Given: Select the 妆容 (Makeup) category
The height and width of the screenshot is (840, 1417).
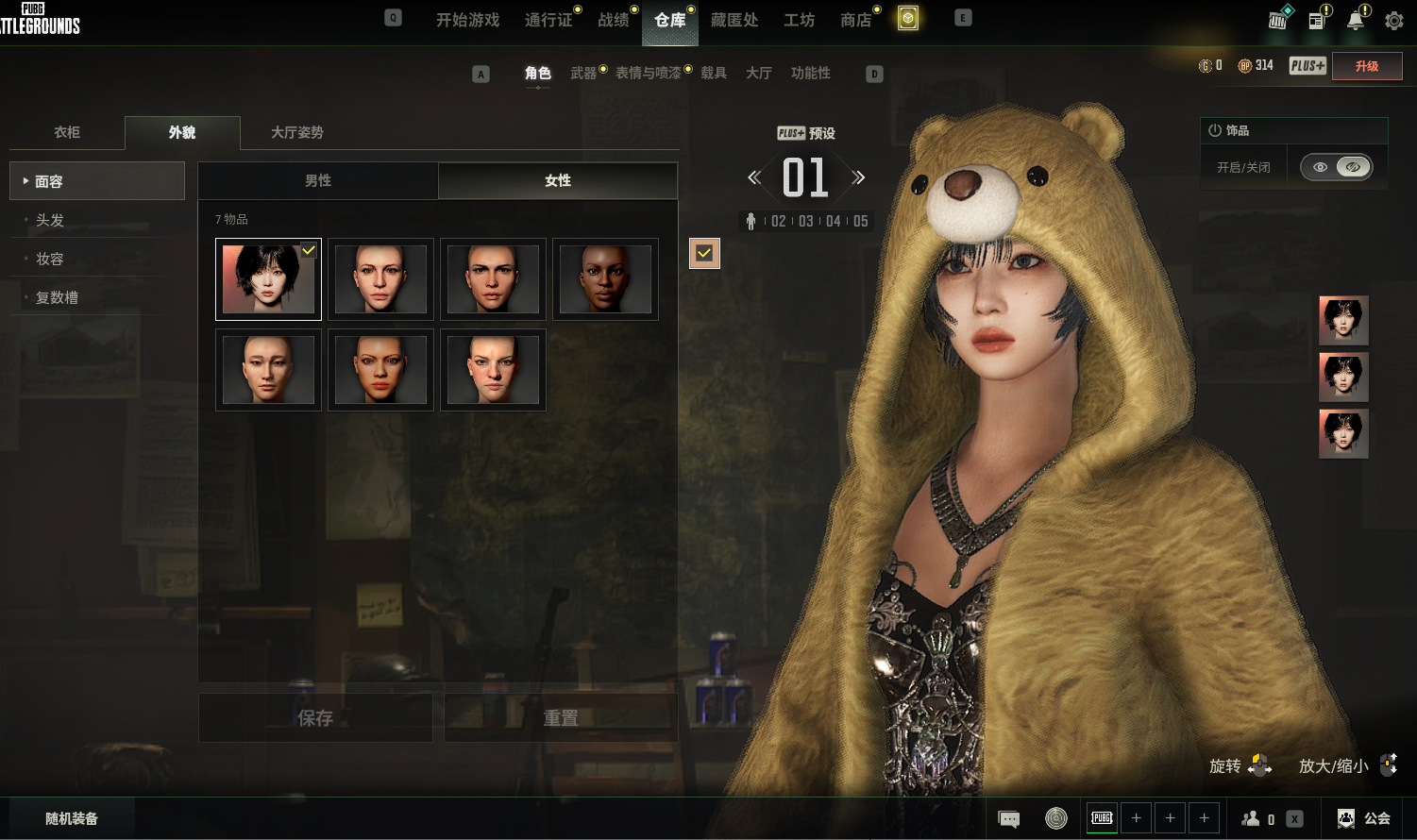Looking at the screenshot, I should coord(50,259).
